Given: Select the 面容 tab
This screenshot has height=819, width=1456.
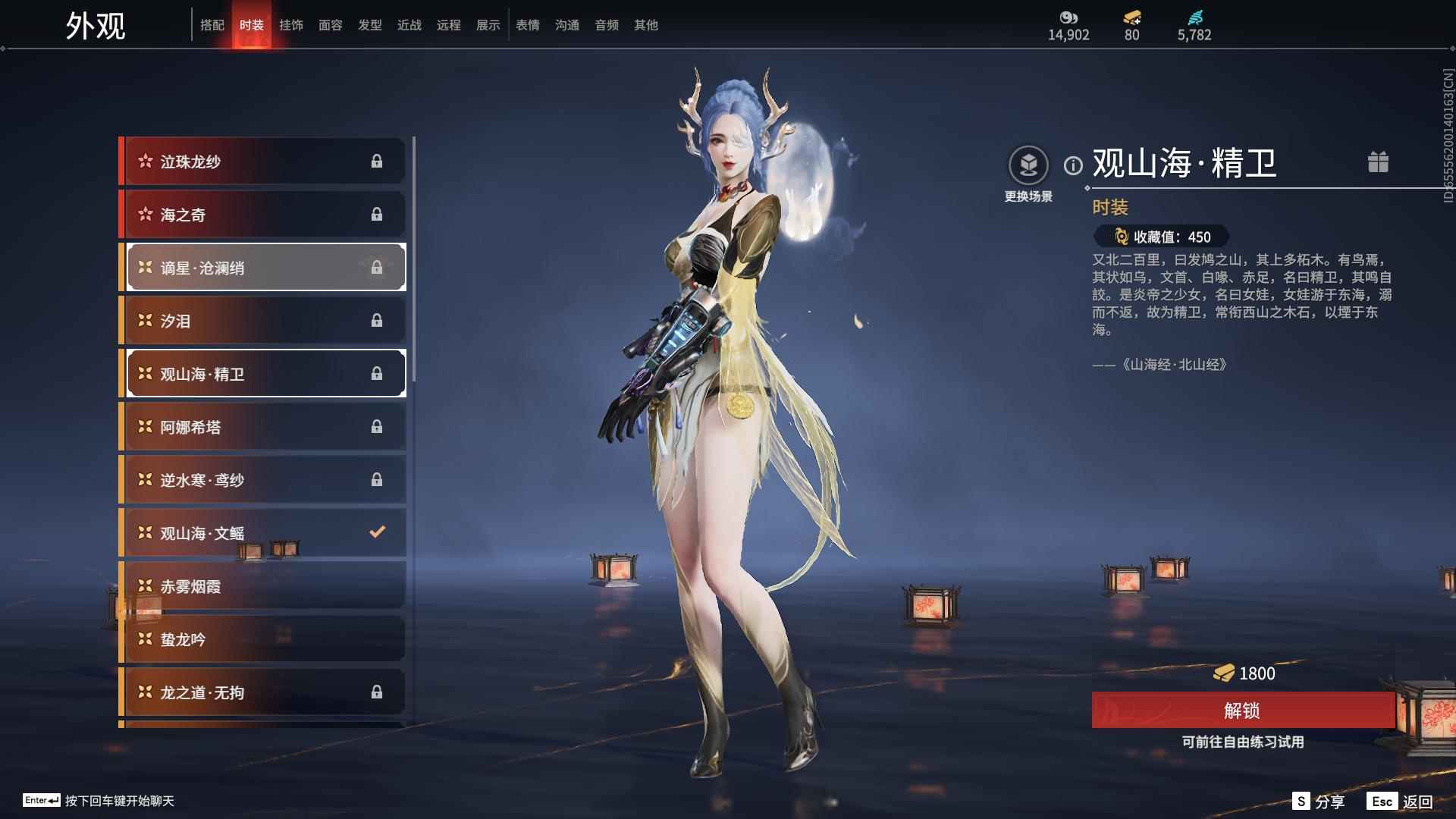Looking at the screenshot, I should [331, 25].
